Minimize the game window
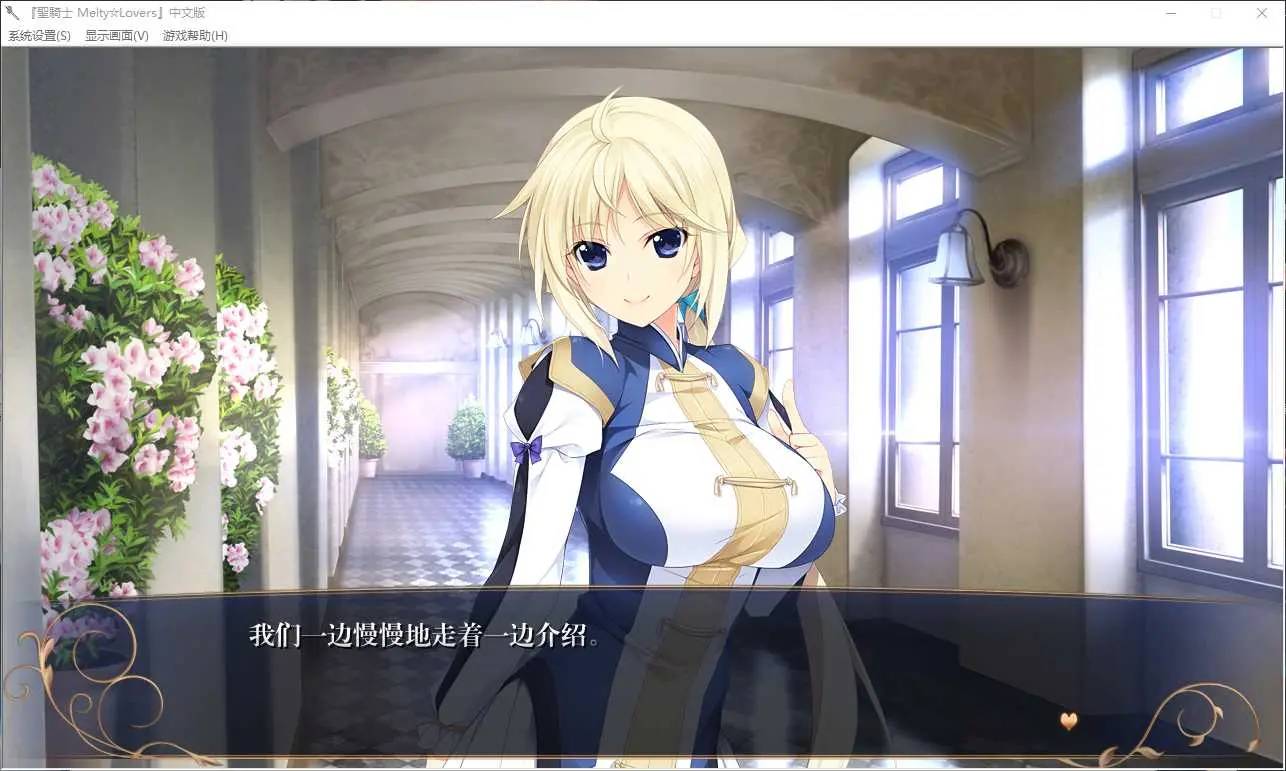The height and width of the screenshot is (771, 1286). coord(1169,13)
